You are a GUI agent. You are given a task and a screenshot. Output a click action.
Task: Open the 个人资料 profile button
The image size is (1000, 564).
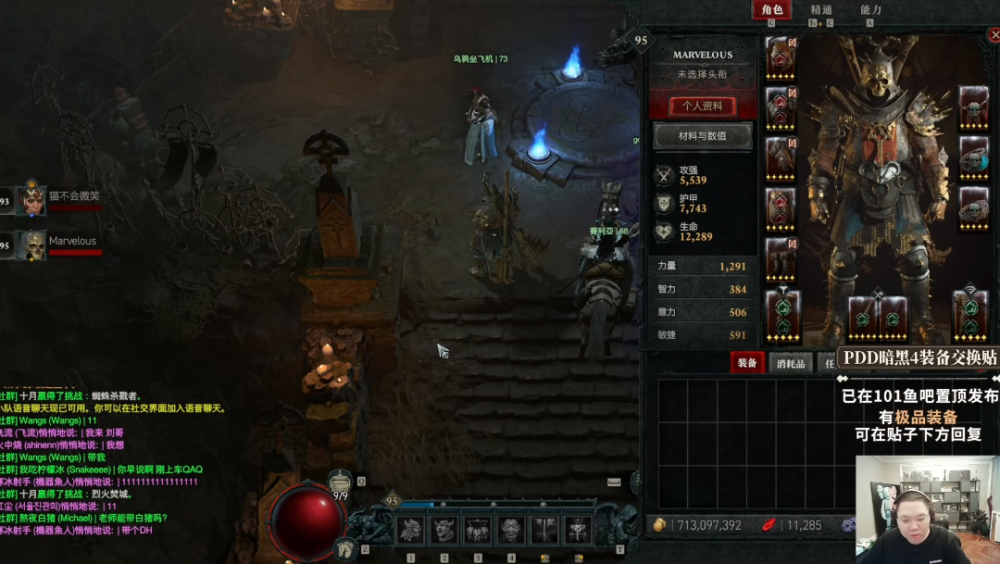tap(703, 106)
